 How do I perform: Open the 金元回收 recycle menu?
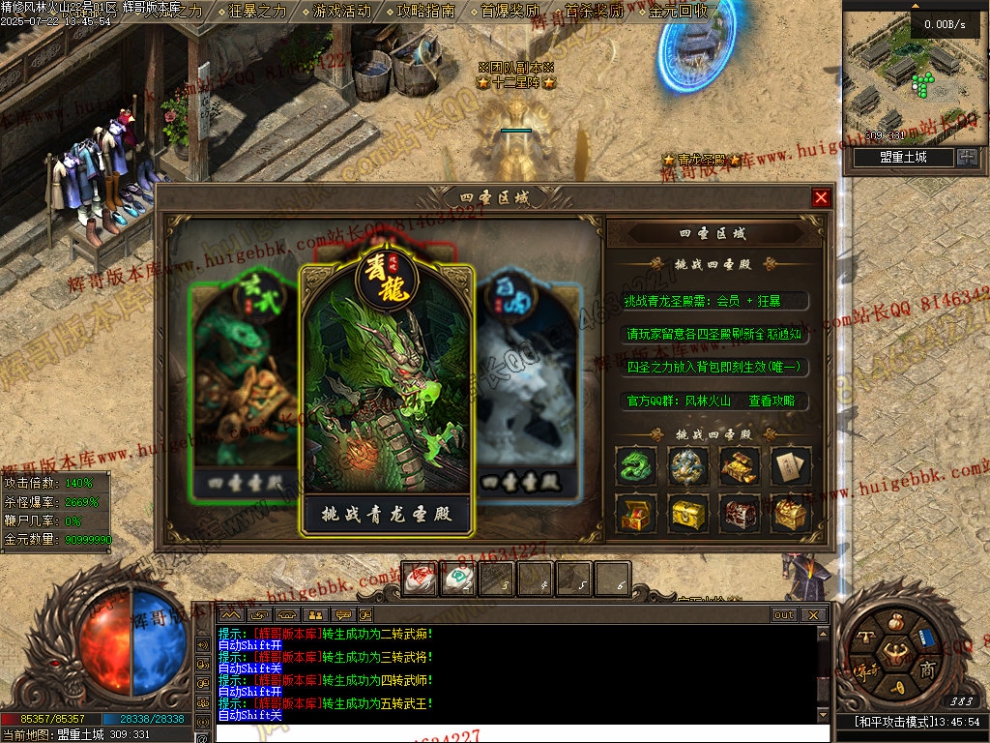click(x=677, y=11)
